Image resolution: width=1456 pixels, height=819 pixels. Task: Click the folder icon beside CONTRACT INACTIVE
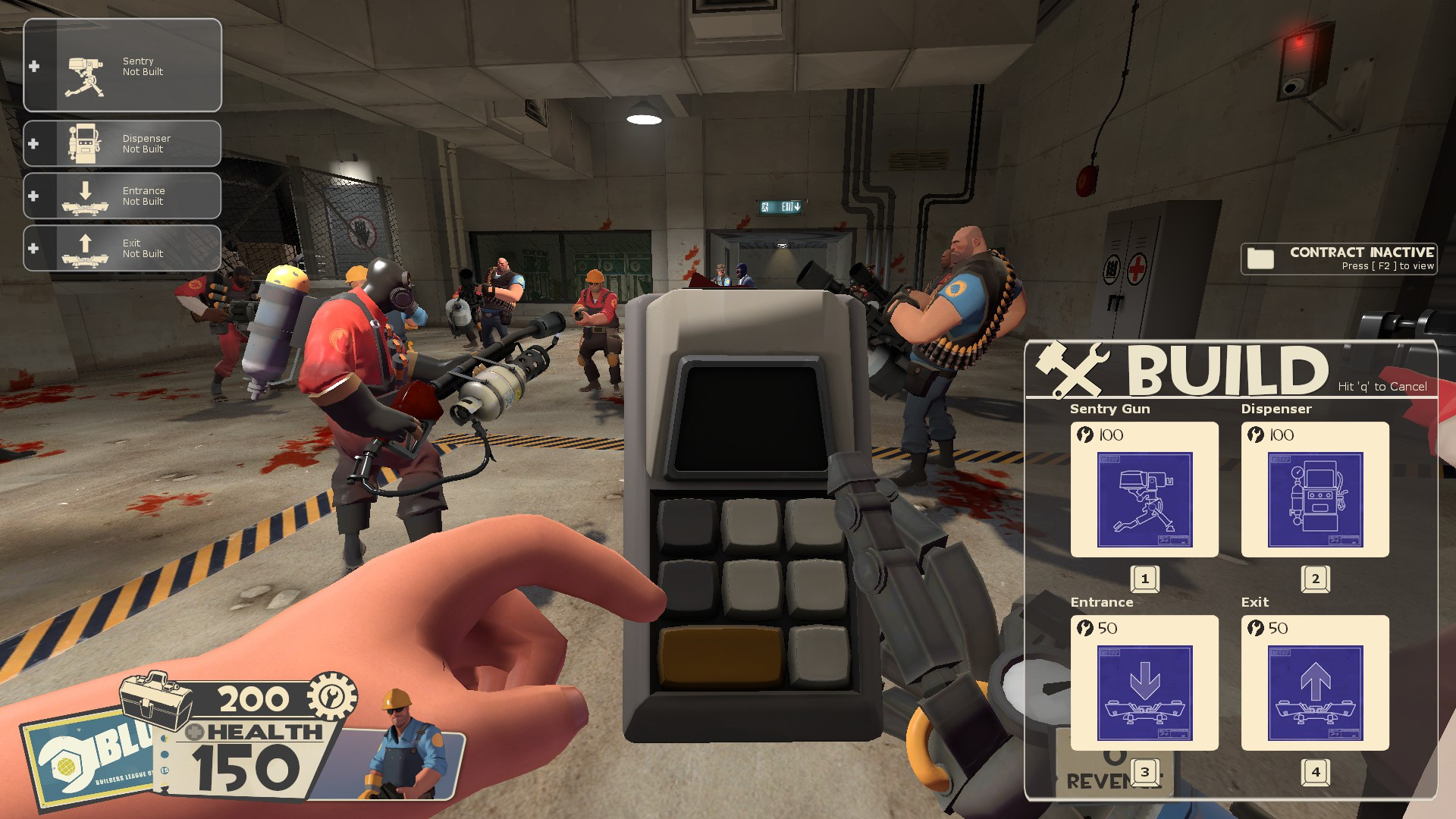coord(1260,258)
